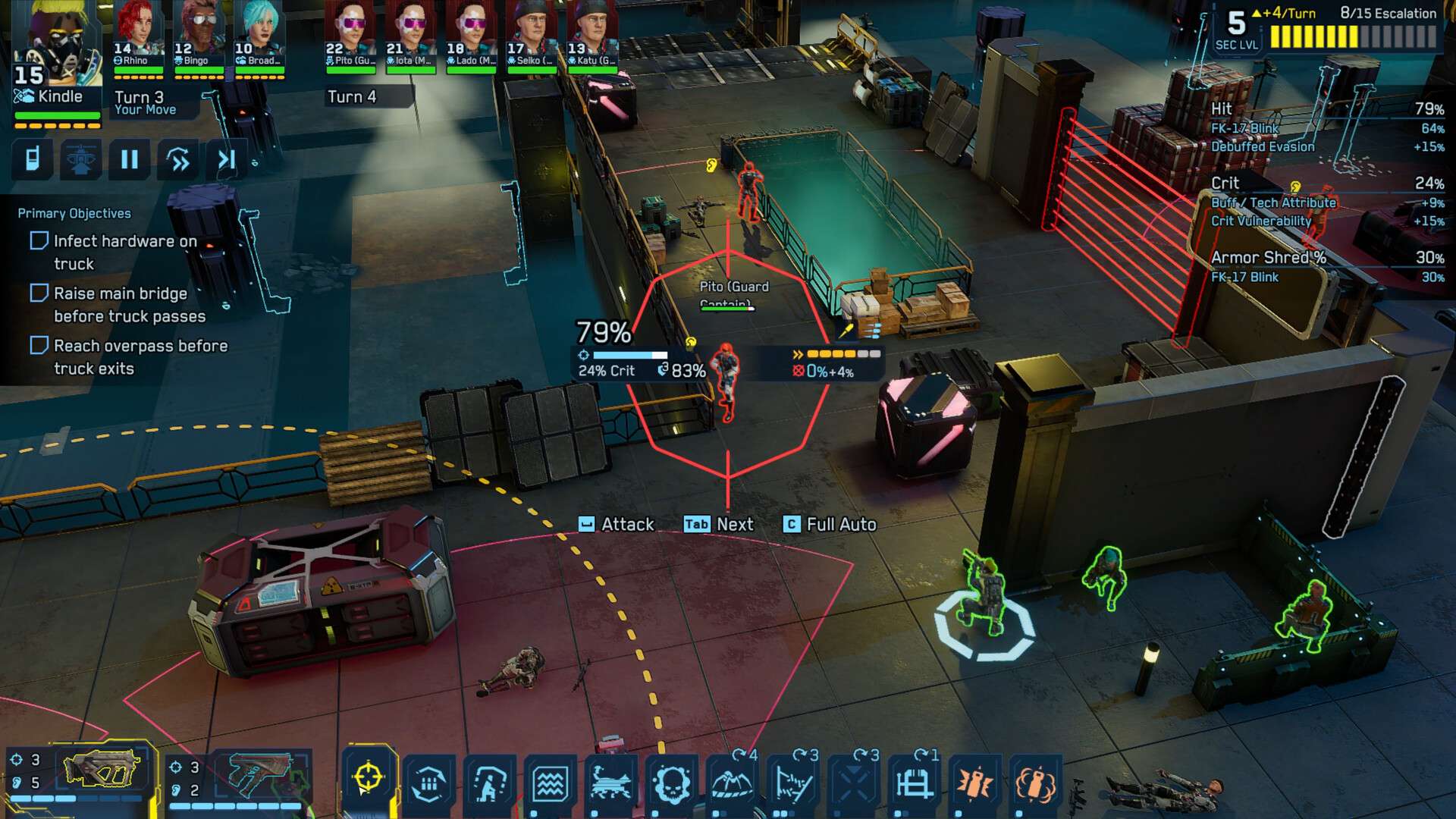The height and width of the screenshot is (819, 1456).
Task: Select the Katu enemy portrait
Action: pos(592,36)
